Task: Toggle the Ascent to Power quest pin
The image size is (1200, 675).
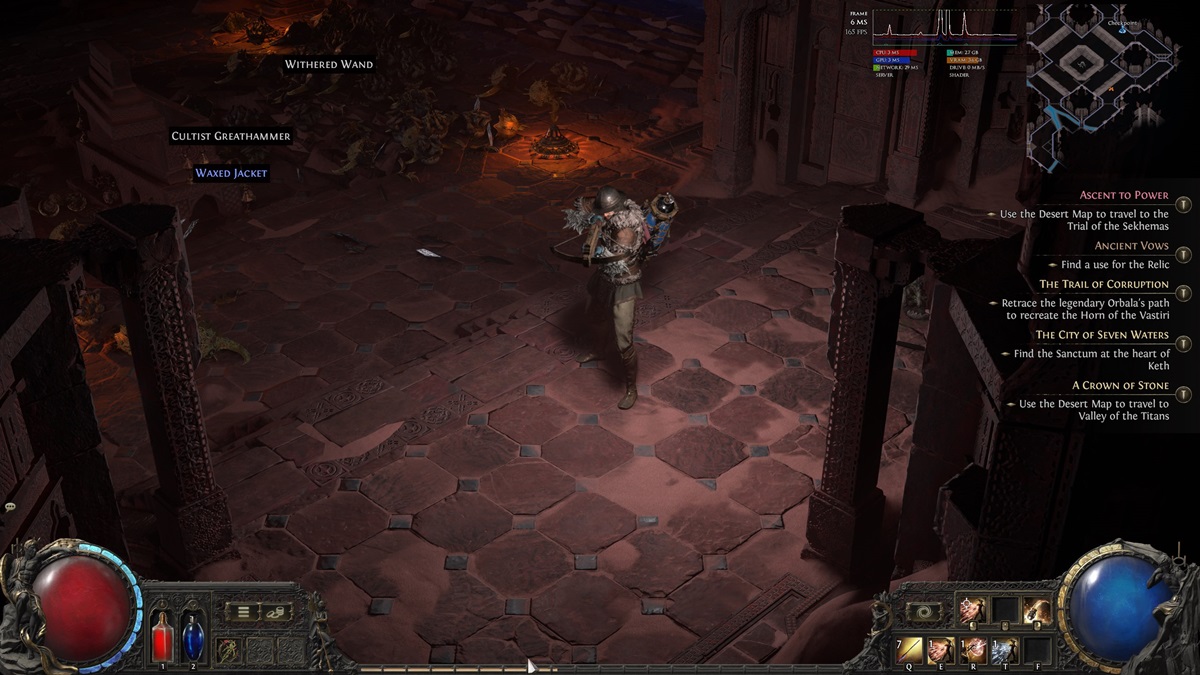Action: (x=1183, y=205)
